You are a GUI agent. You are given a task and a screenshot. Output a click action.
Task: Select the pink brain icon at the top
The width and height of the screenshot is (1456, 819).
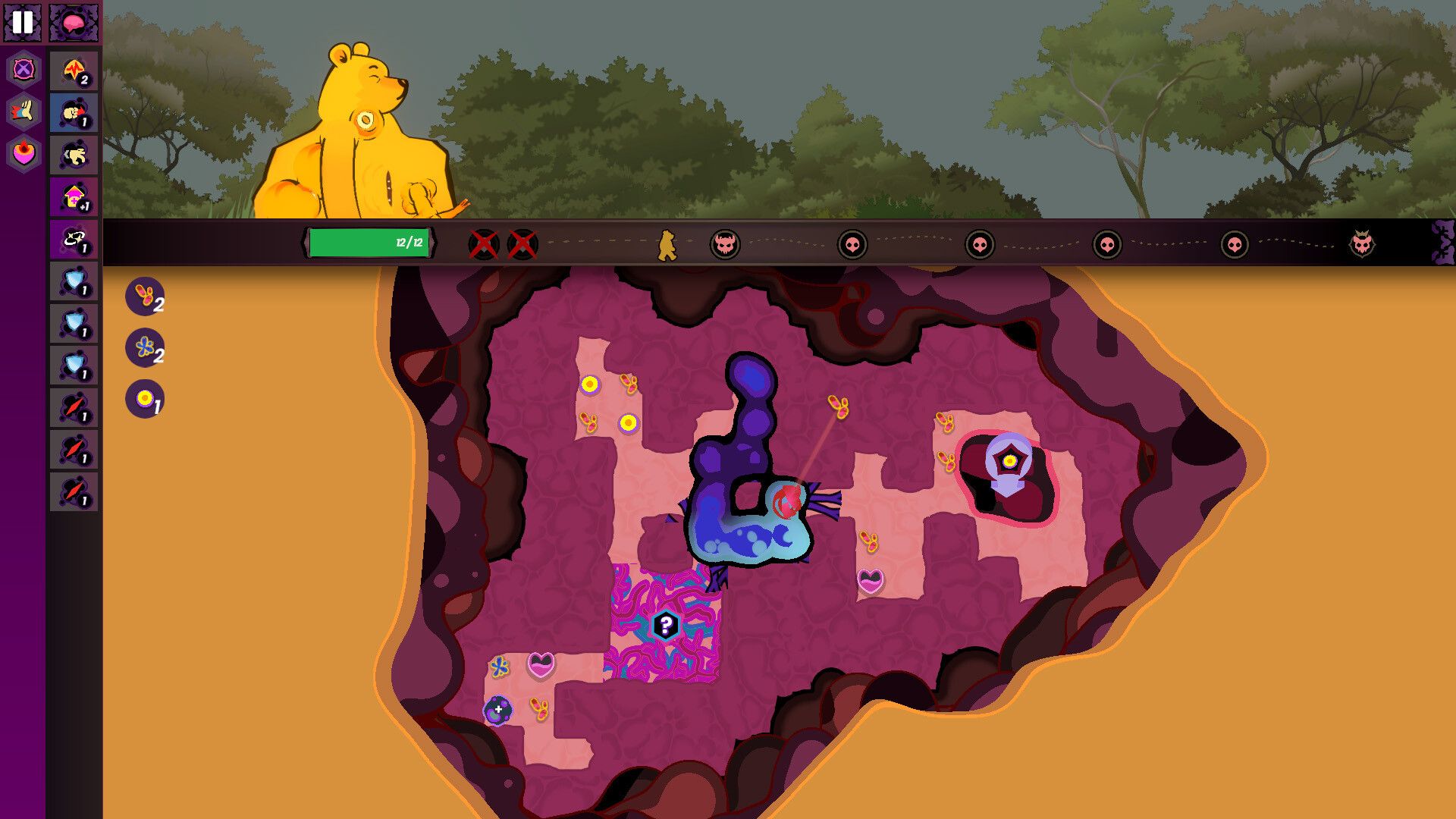[x=73, y=21]
